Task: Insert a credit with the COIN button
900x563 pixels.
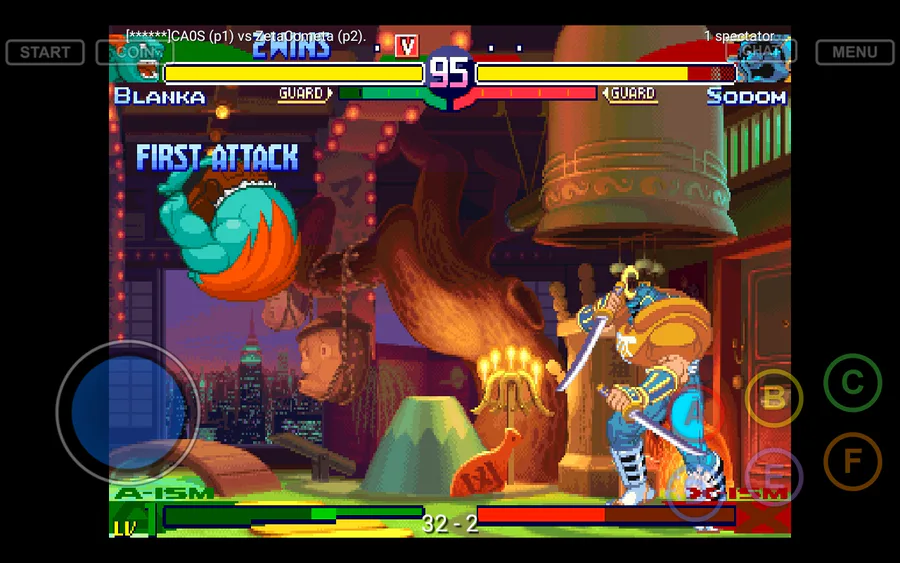Action: tap(134, 52)
